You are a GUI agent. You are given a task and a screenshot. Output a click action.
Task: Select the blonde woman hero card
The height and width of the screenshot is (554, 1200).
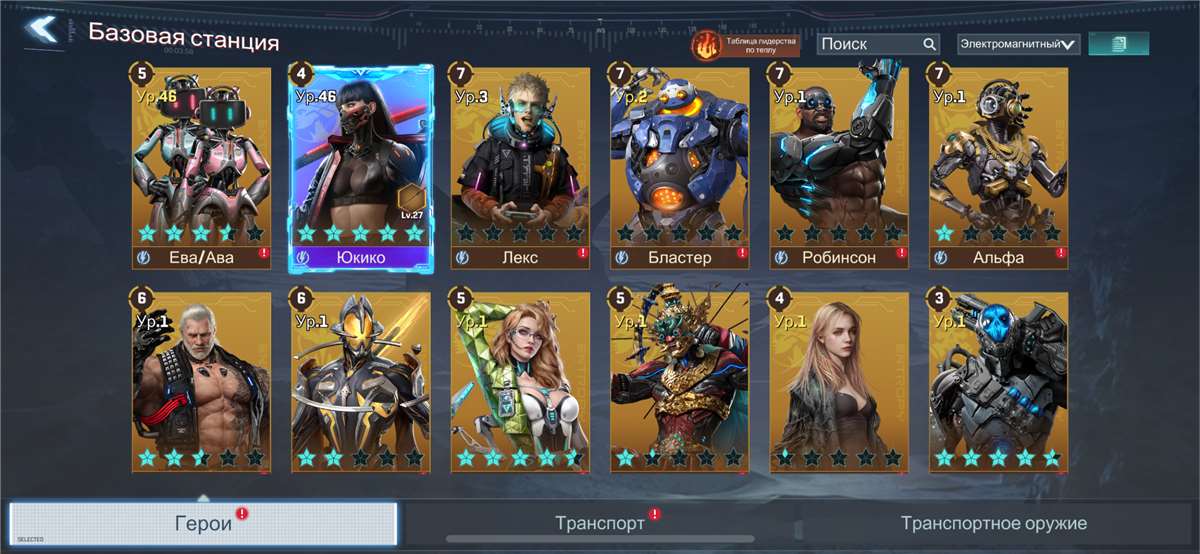point(839,382)
